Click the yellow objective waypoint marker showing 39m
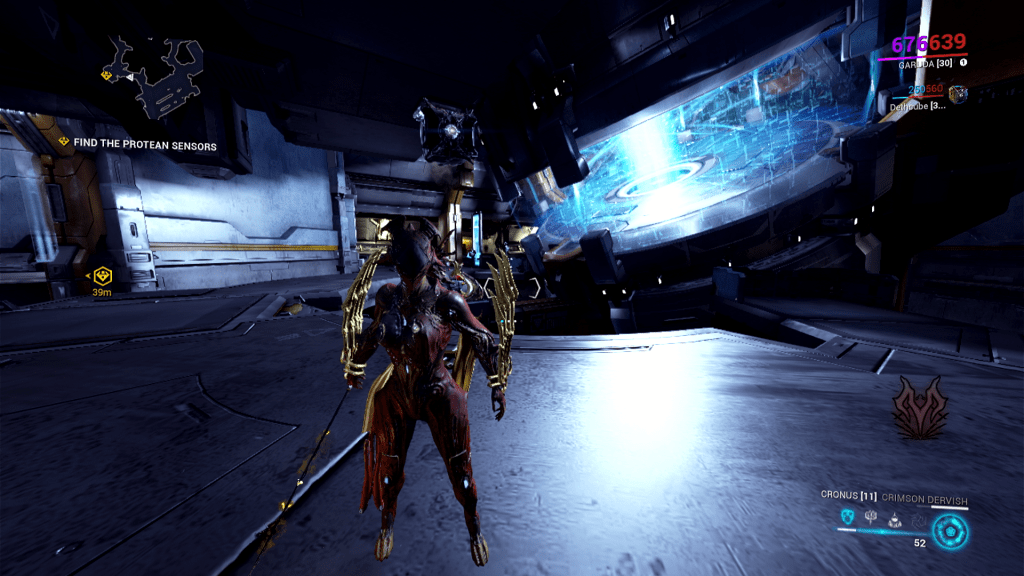The image size is (1024, 576). click(101, 275)
